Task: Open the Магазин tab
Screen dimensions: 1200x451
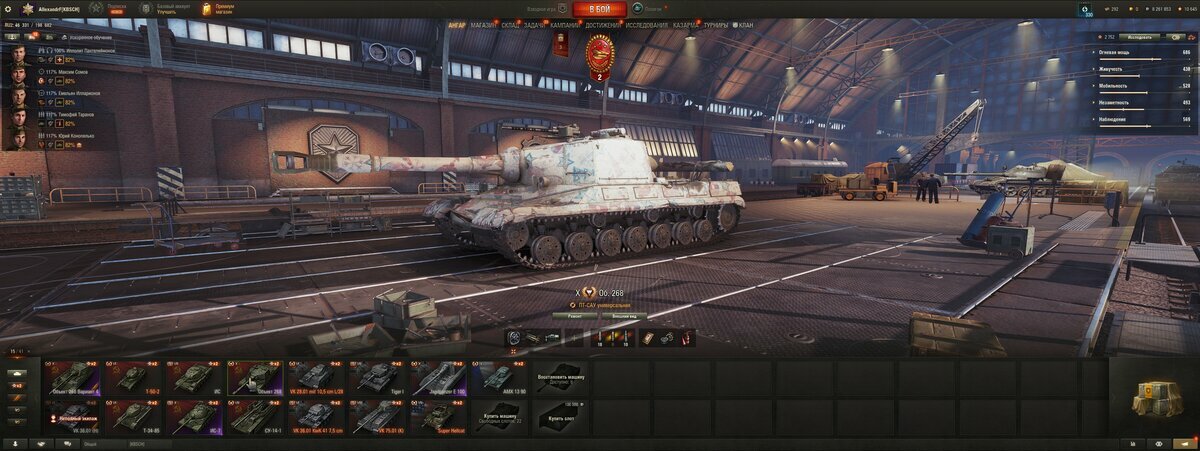Action: [484, 24]
